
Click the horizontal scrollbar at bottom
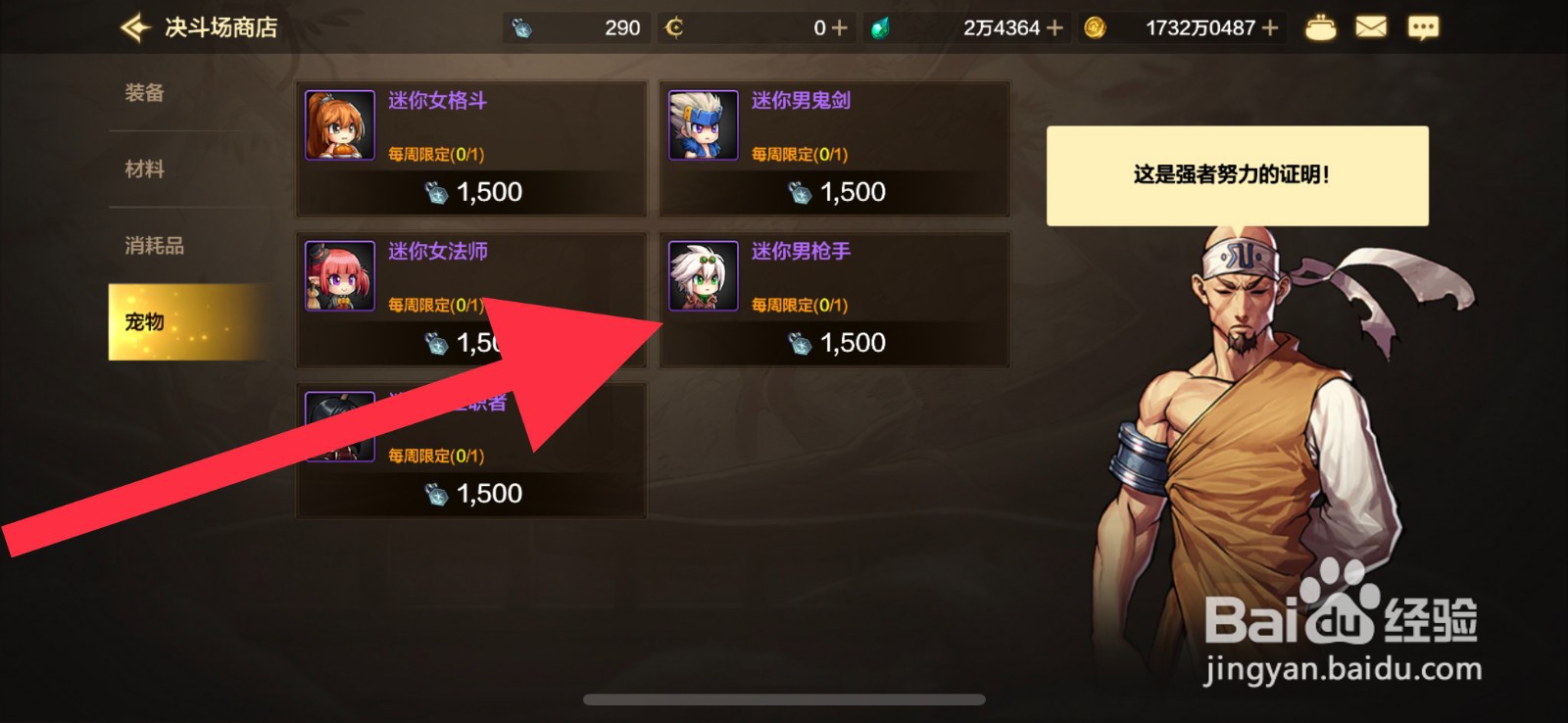point(784,699)
